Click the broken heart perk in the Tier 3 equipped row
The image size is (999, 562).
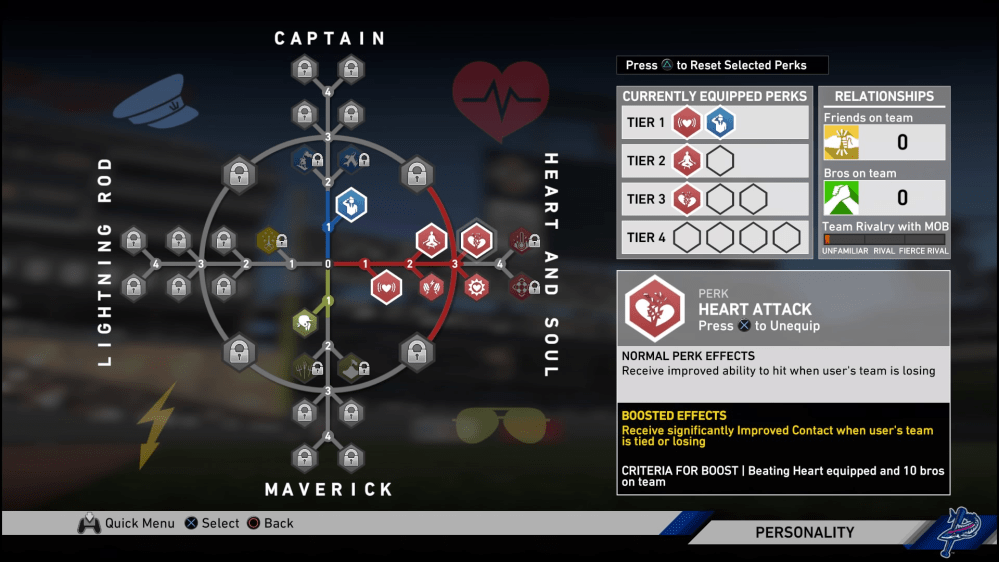tap(687, 198)
